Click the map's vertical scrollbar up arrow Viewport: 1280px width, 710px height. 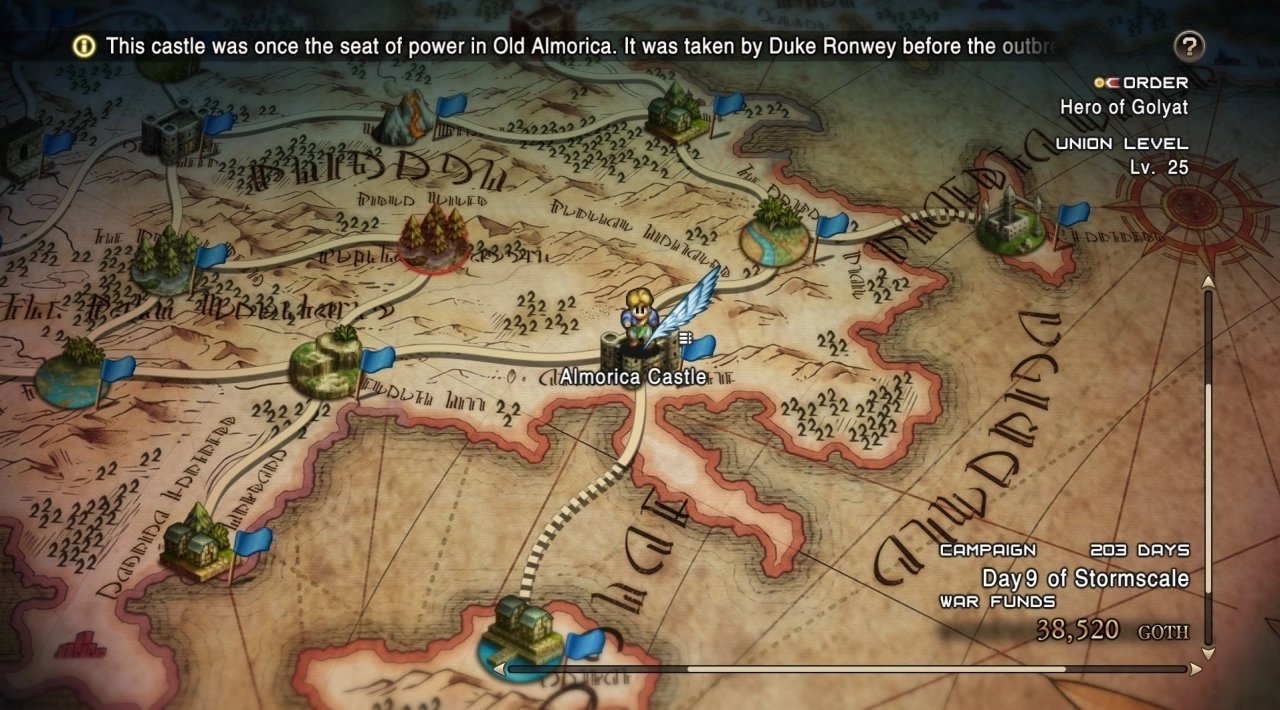(1208, 281)
